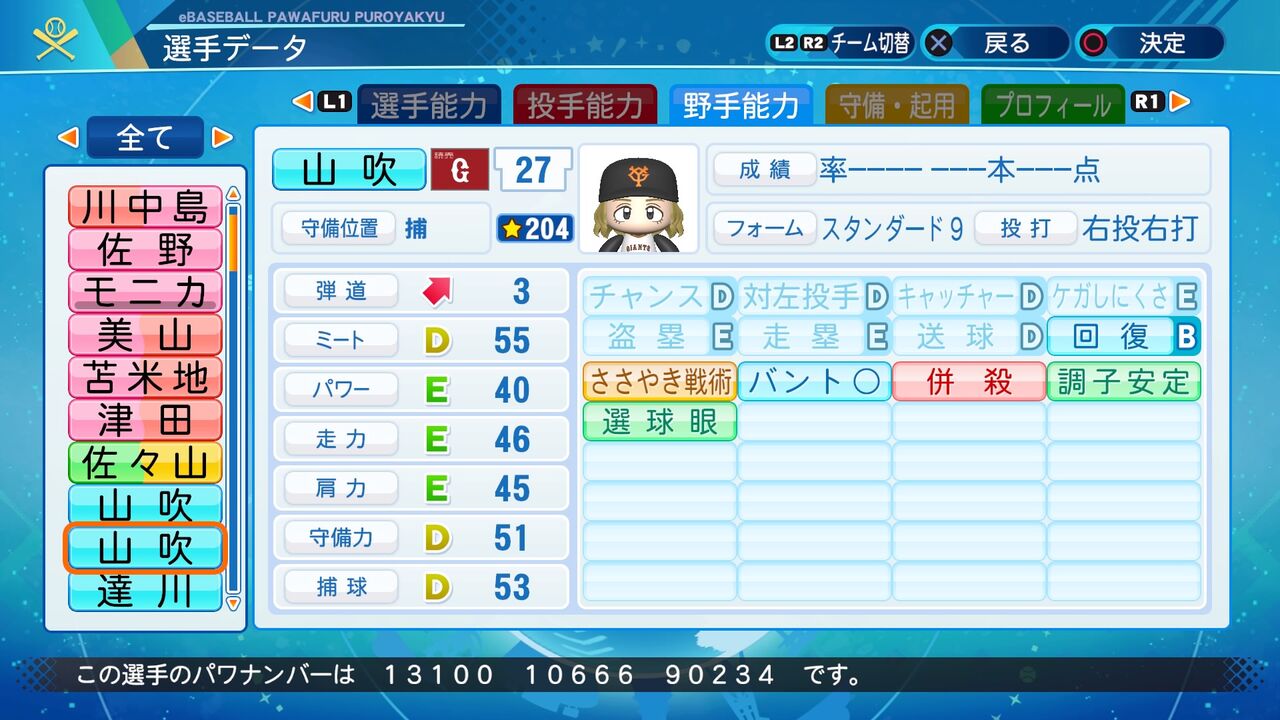The image size is (1280, 720).
Task: Open the left arrow of the 全て filter
Action: (70, 136)
